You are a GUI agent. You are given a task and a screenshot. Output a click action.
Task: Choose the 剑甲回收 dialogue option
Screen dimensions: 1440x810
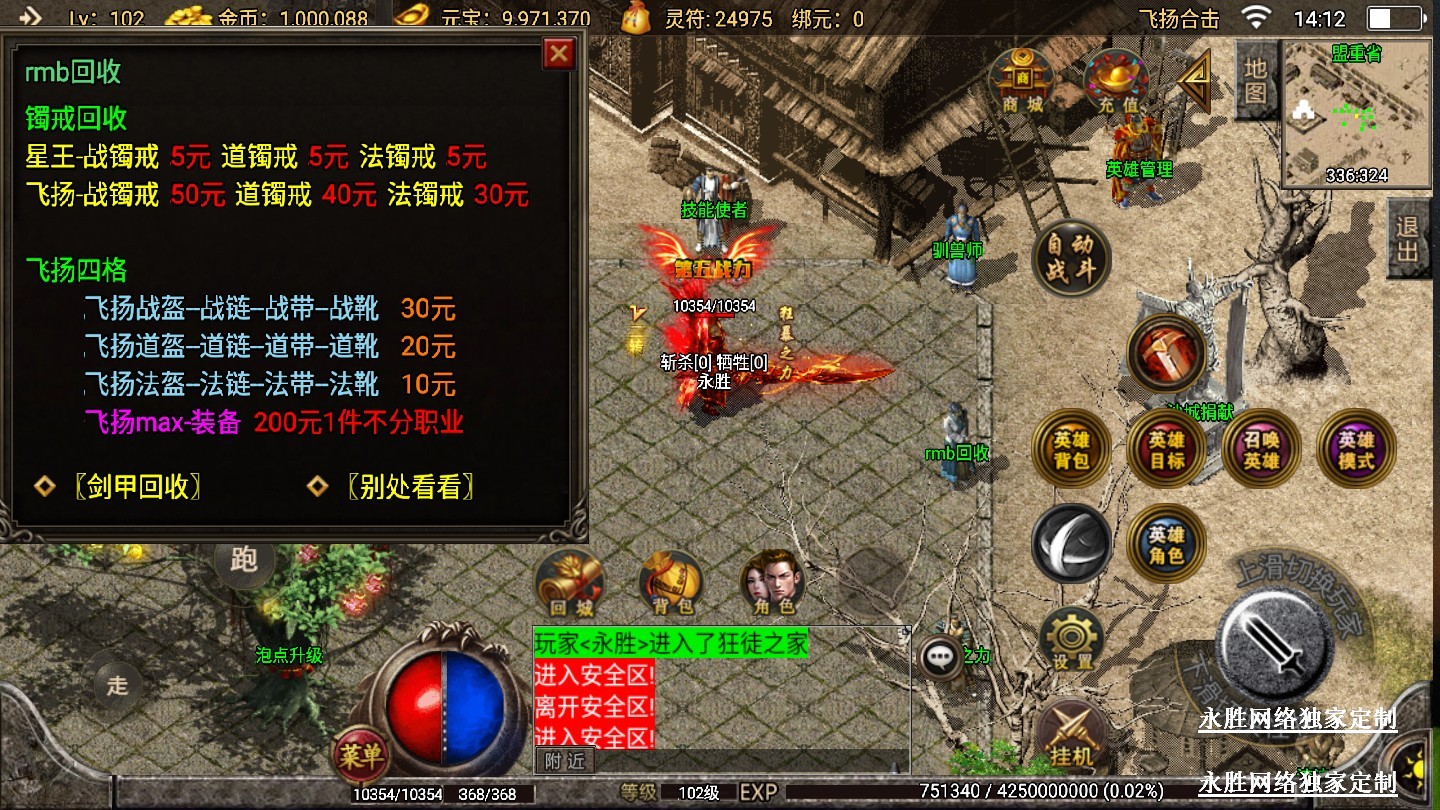point(138,487)
